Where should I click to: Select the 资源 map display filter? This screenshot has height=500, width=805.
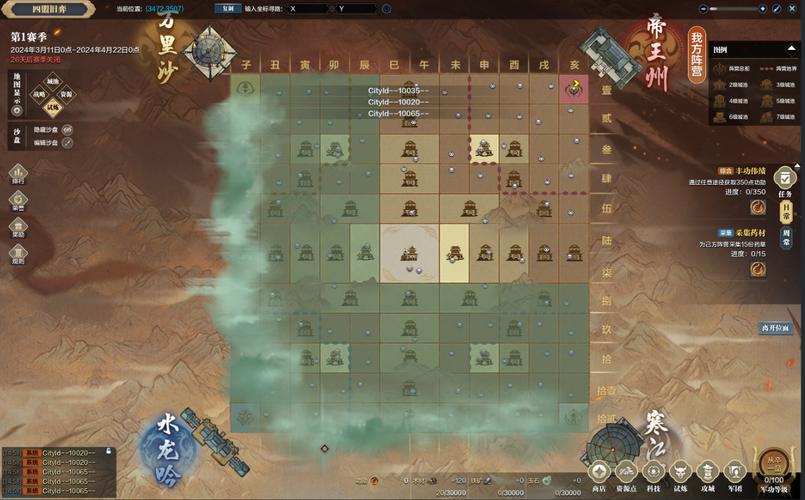tap(67, 96)
